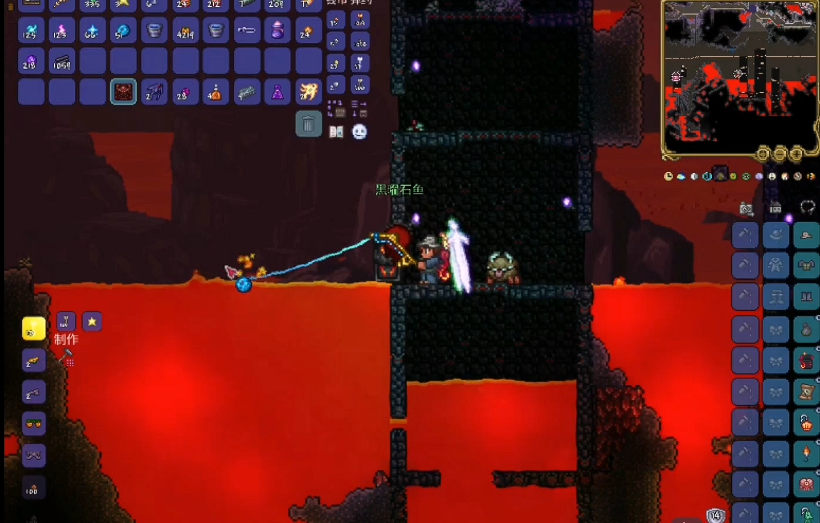
Task: Select the purple potion bottle slot
Action: (278, 30)
